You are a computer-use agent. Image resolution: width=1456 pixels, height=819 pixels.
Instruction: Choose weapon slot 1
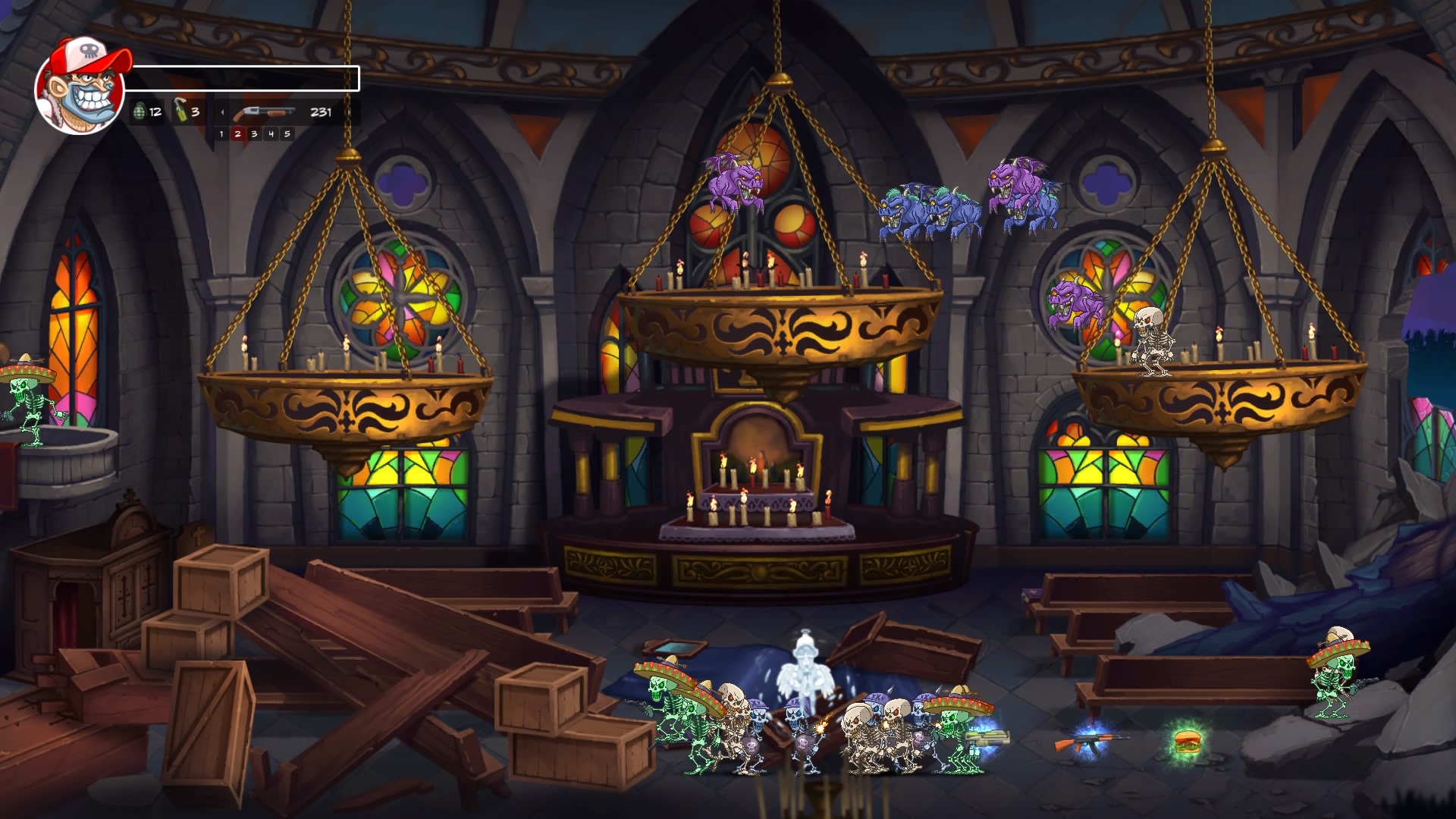221,134
